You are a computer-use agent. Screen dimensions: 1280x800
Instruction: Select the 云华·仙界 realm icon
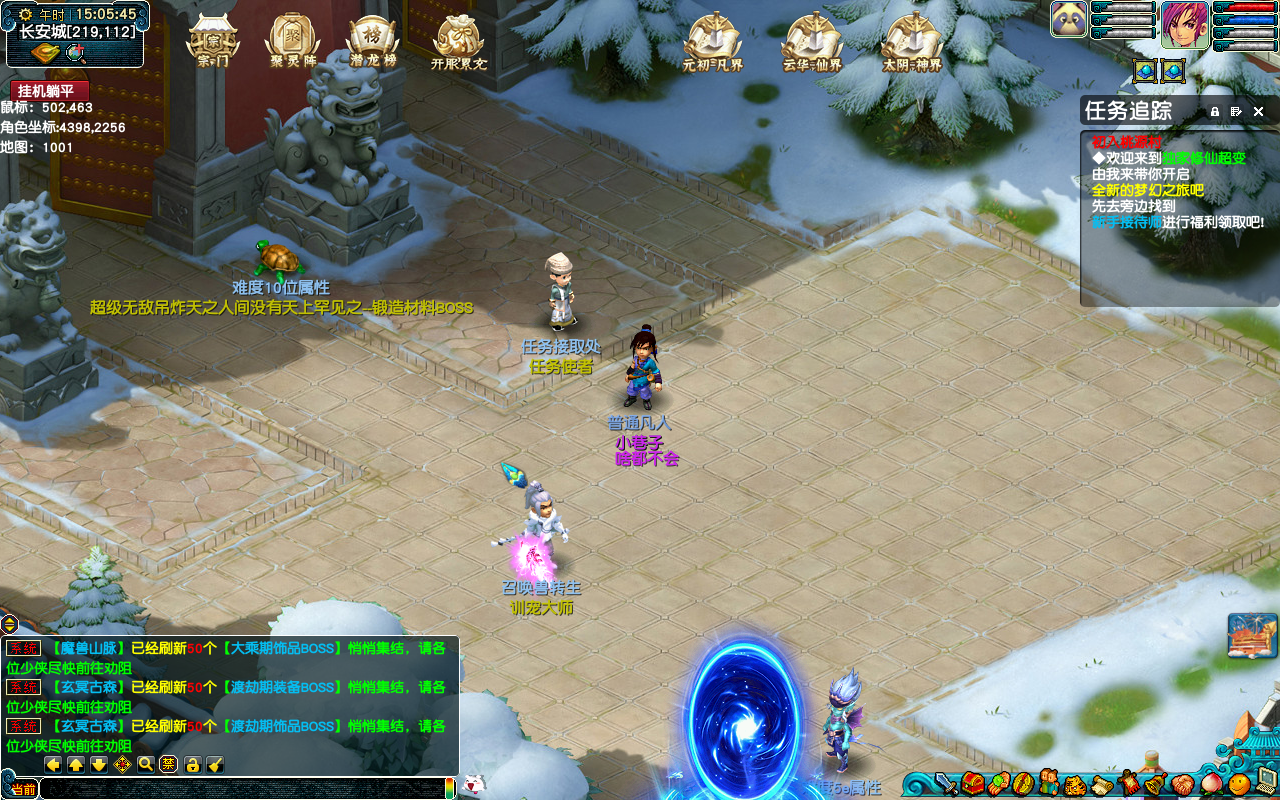click(812, 41)
